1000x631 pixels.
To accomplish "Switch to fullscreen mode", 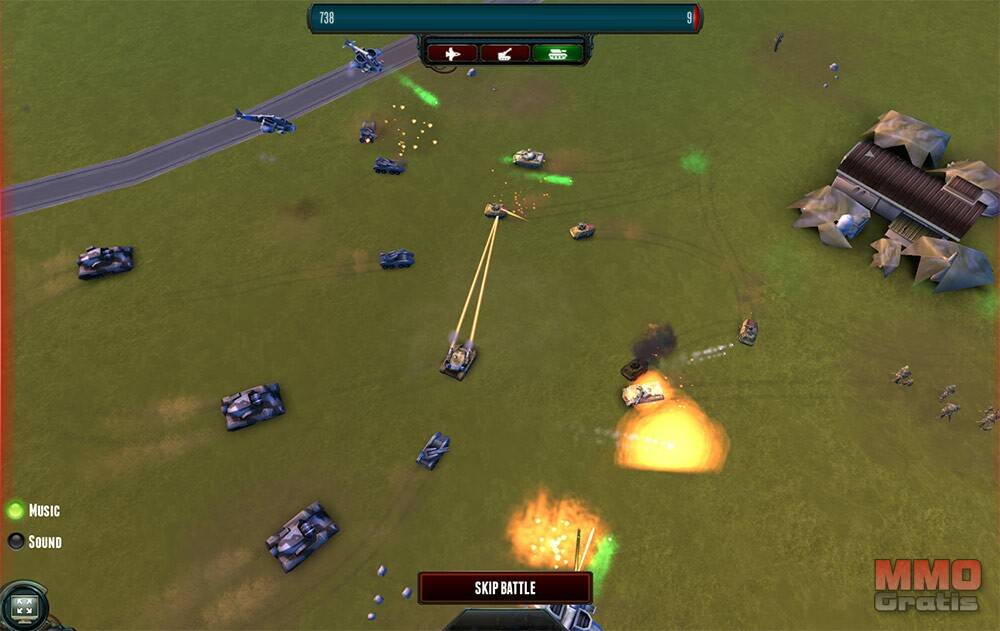I will pos(23,606).
